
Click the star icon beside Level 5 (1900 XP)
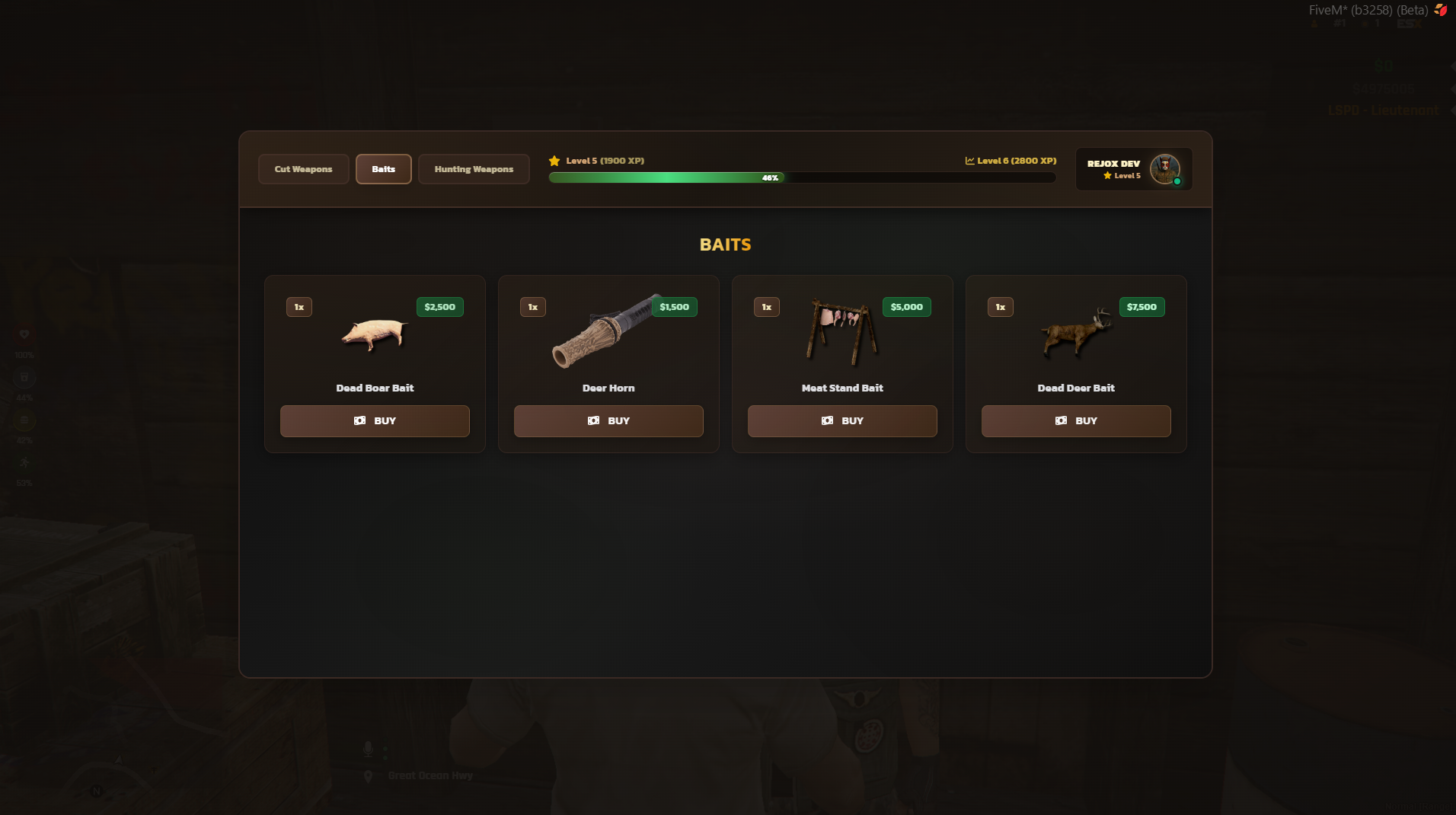pos(554,161)
